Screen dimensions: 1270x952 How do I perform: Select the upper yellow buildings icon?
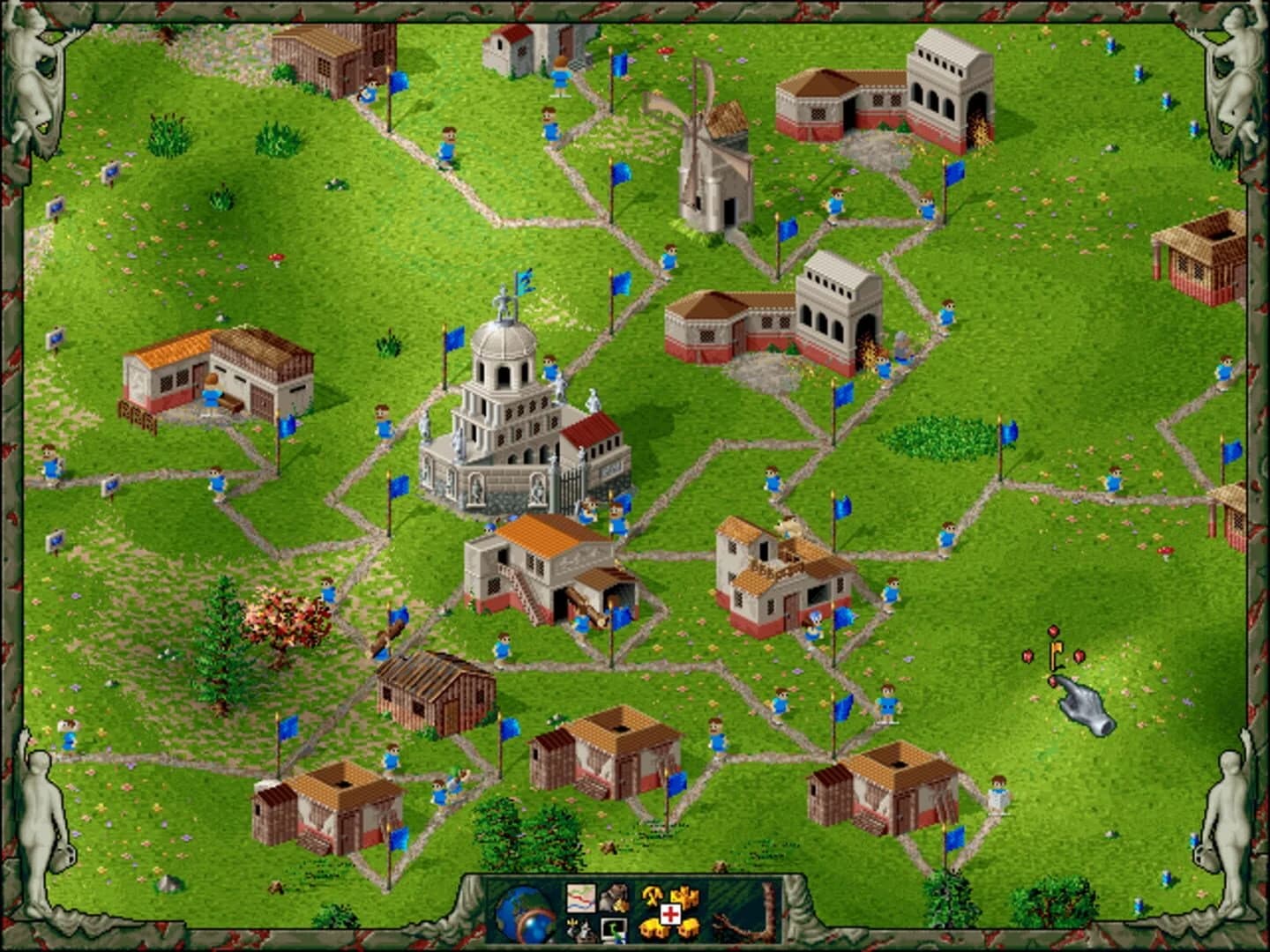[684, 896]
